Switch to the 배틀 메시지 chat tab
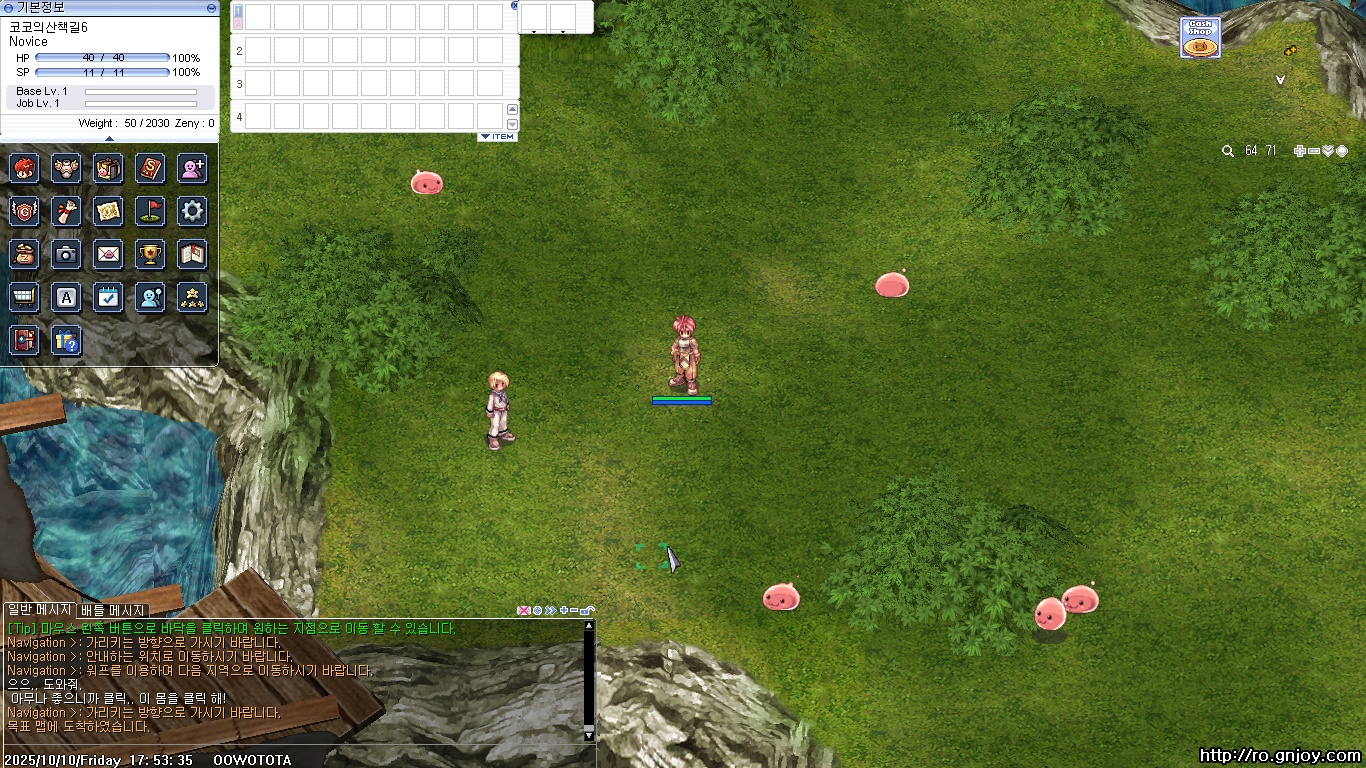Viewport: 1366px width, 768px height. (113, 610)
